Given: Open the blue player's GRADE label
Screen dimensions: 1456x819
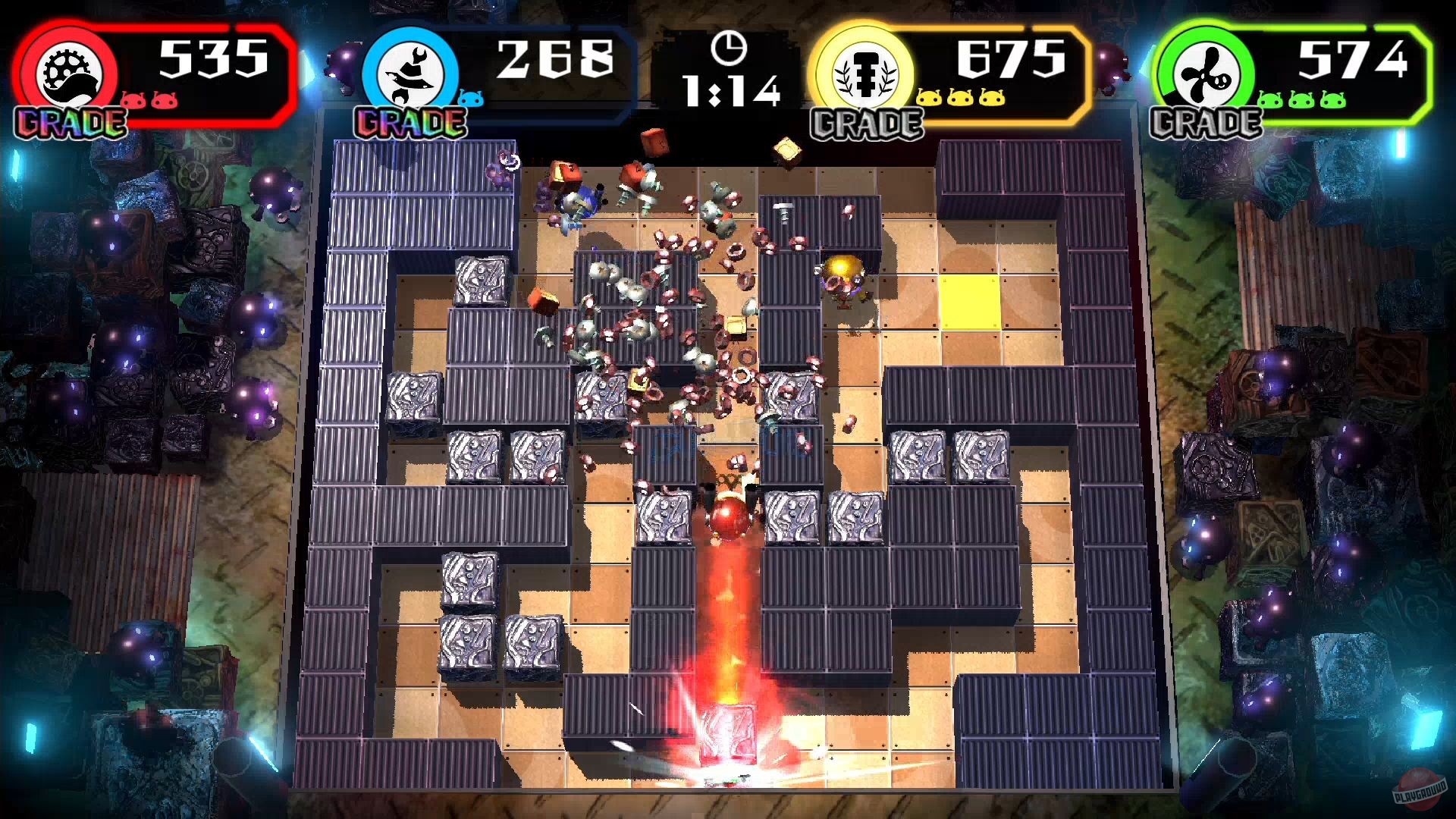Looking at the screenshot, I should tap(409, 121).
